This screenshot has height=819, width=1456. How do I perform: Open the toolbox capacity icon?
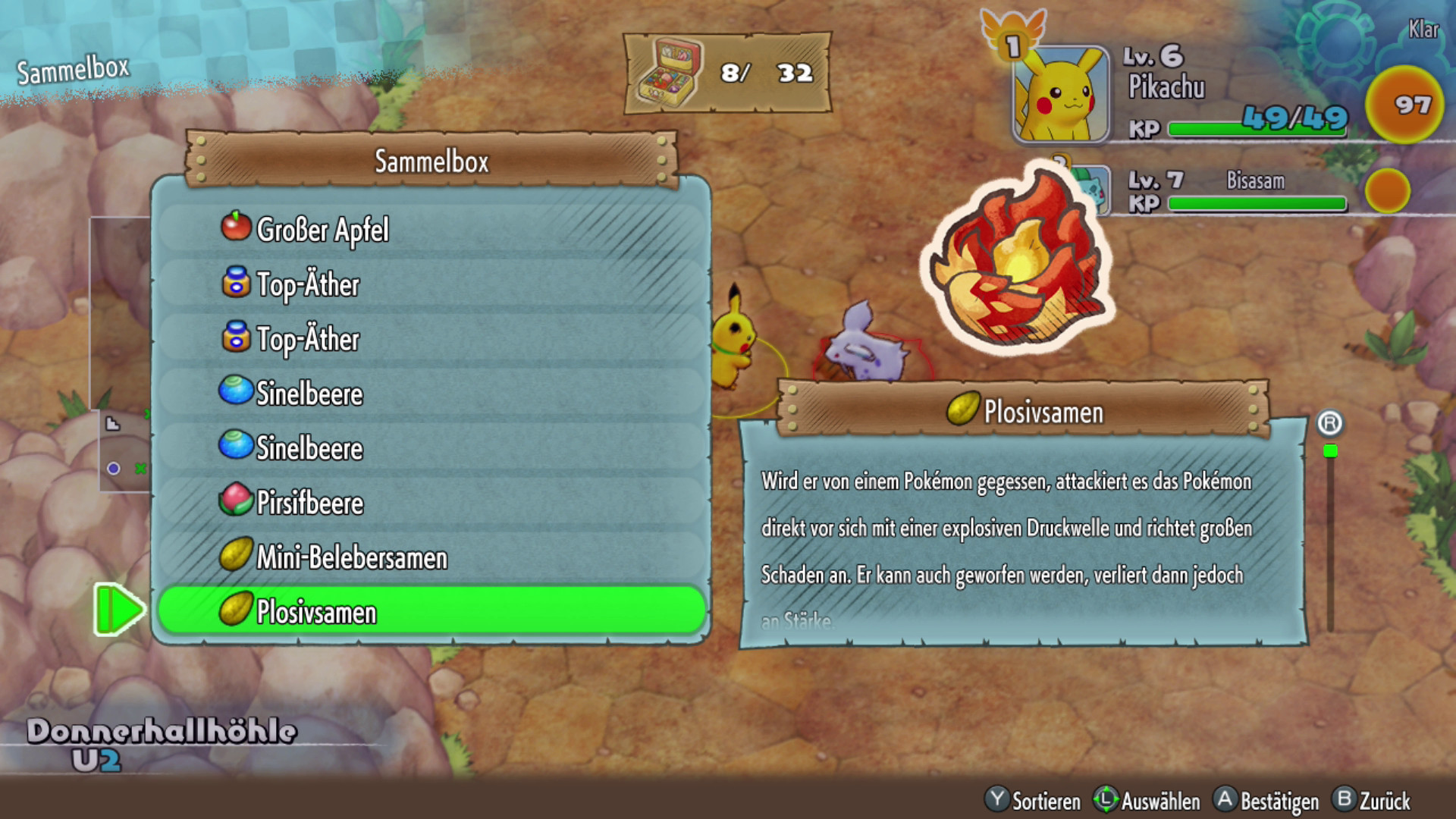670,74
